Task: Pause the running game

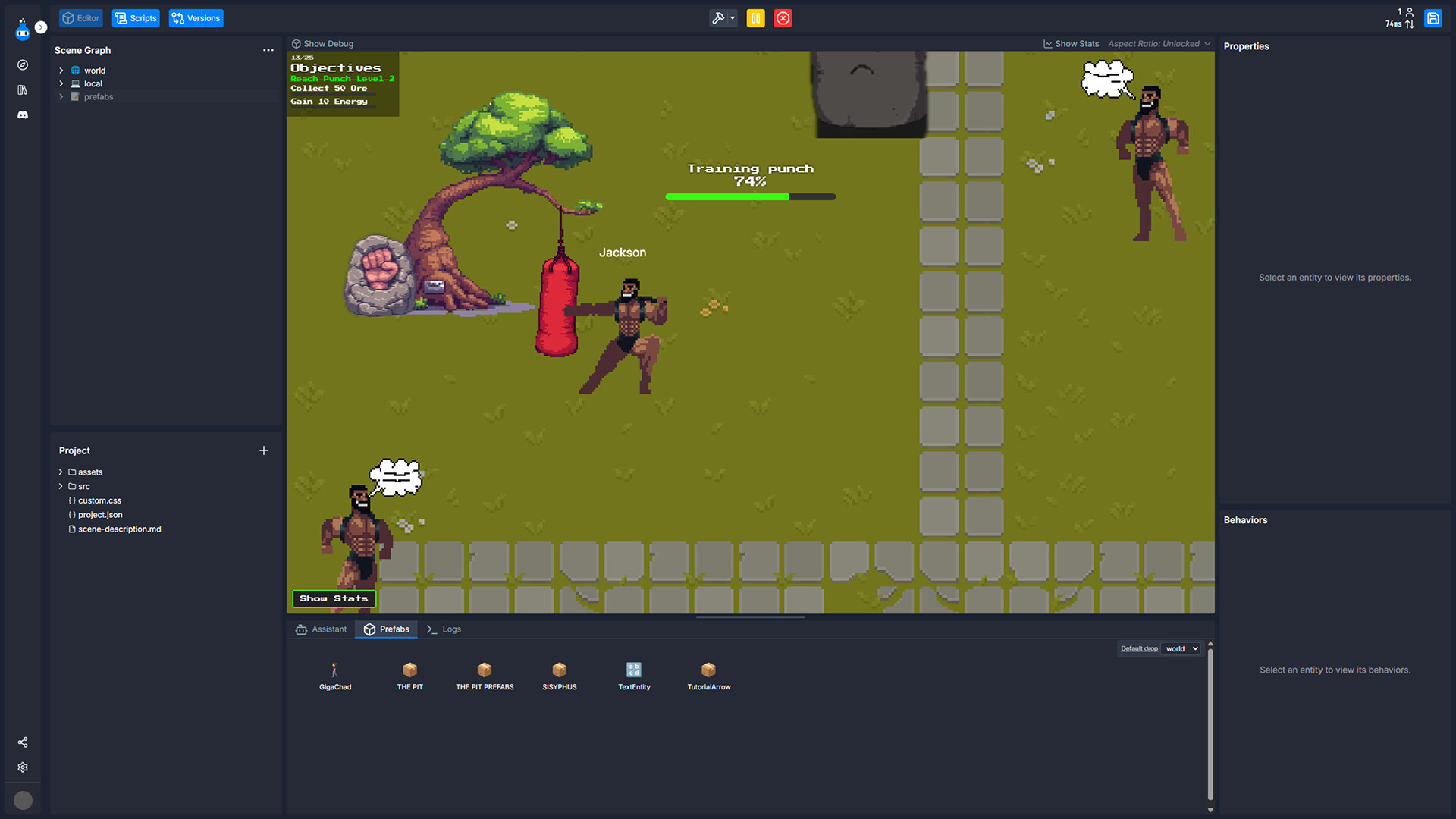Action: tap(755, 17)
